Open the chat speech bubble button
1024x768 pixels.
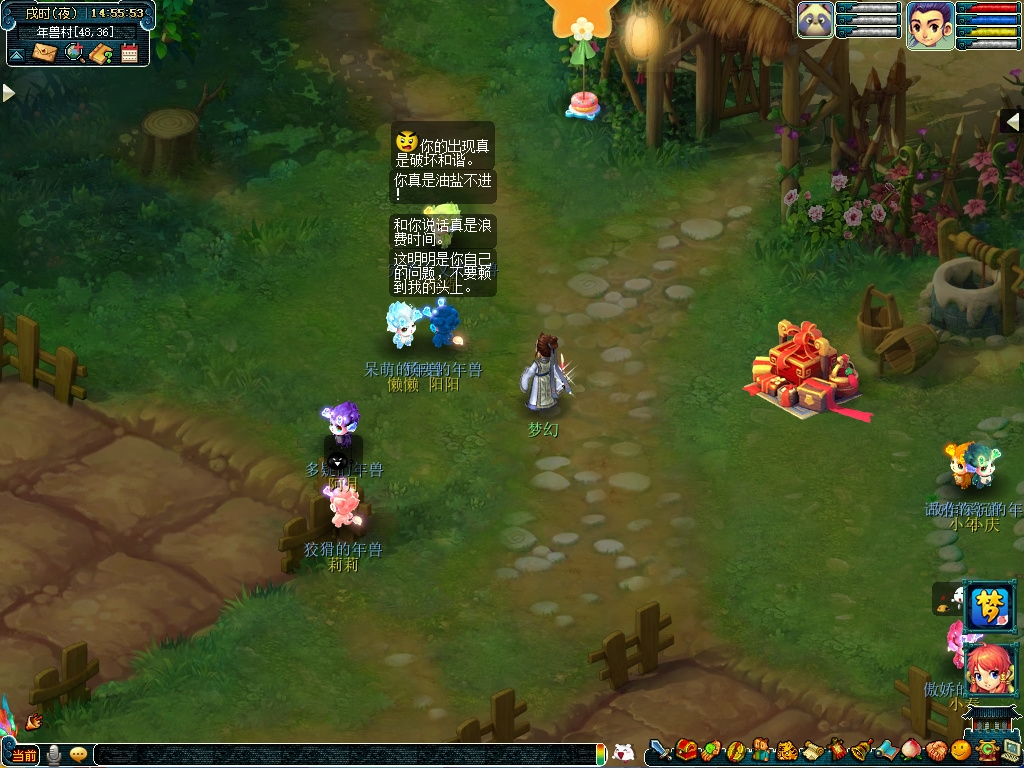78,755
